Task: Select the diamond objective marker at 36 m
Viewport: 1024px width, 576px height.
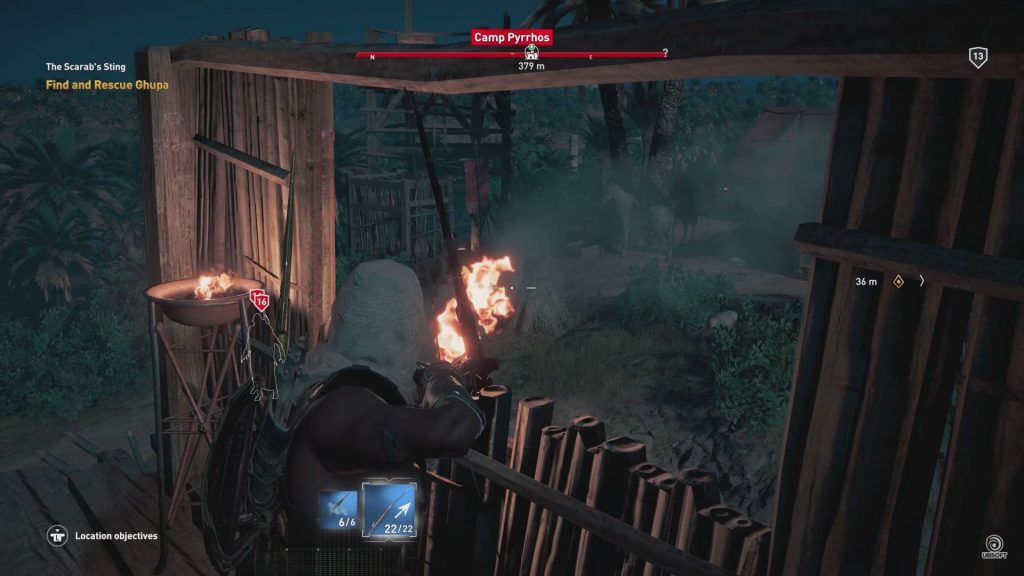Action: [898, 282]
